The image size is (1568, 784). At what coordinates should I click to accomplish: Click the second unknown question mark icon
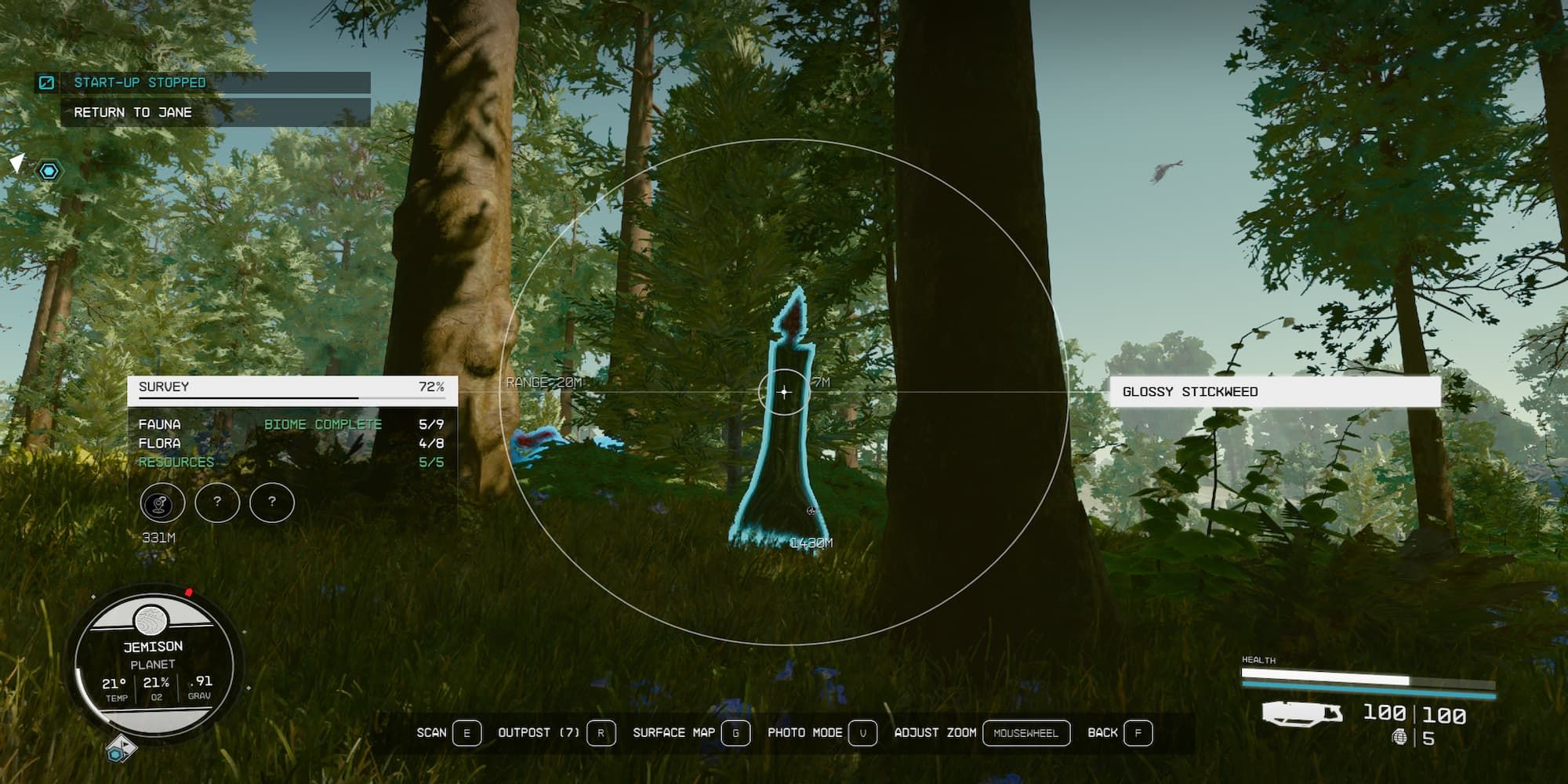click(271, 503)
